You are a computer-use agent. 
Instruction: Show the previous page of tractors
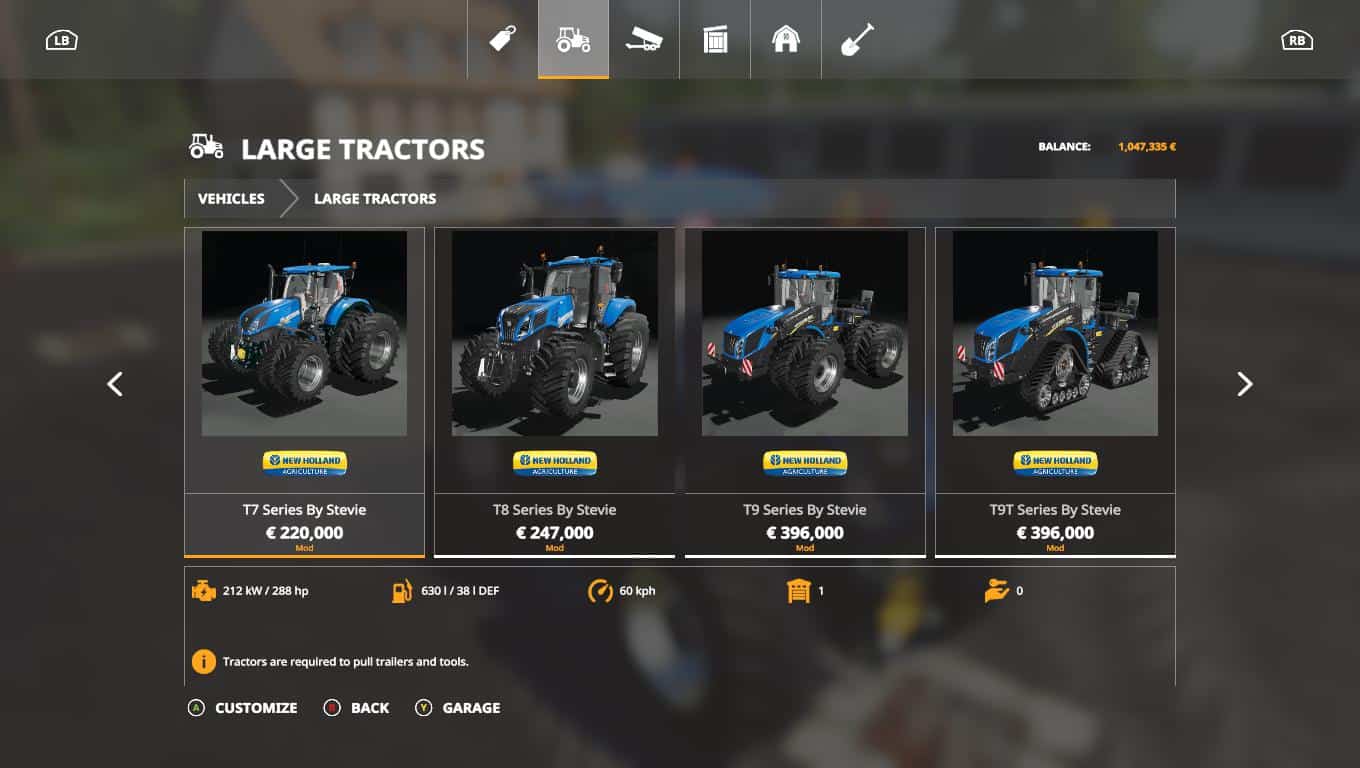115,384
